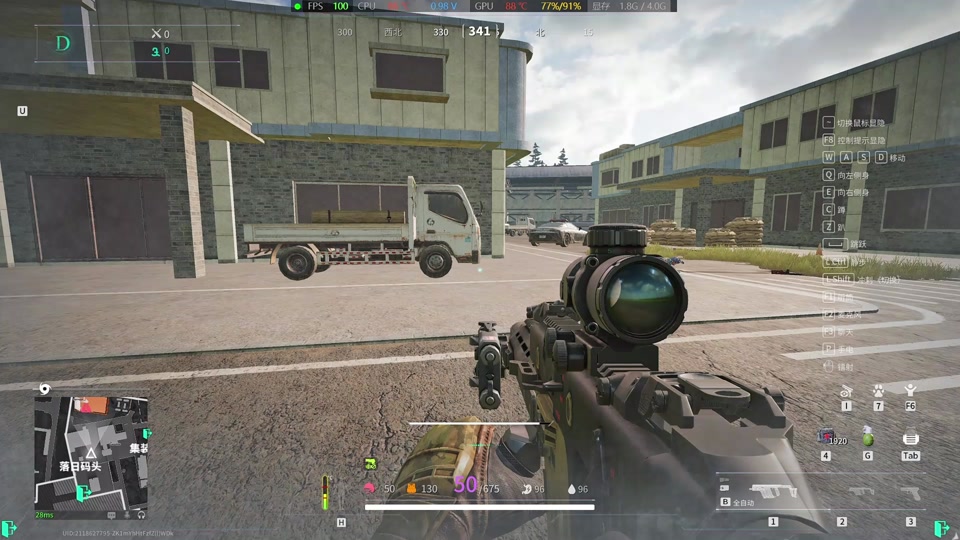960x540 pixels.
Task: Click the green exit icon in bottom-left corner
Action: 10,528
